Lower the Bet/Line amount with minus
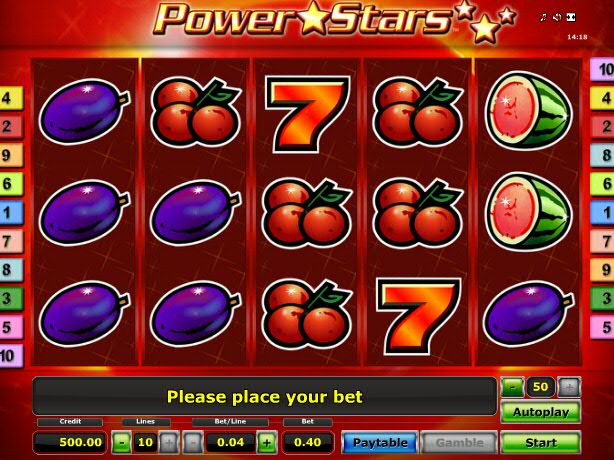The image size is (614, 460). (193, 442)
